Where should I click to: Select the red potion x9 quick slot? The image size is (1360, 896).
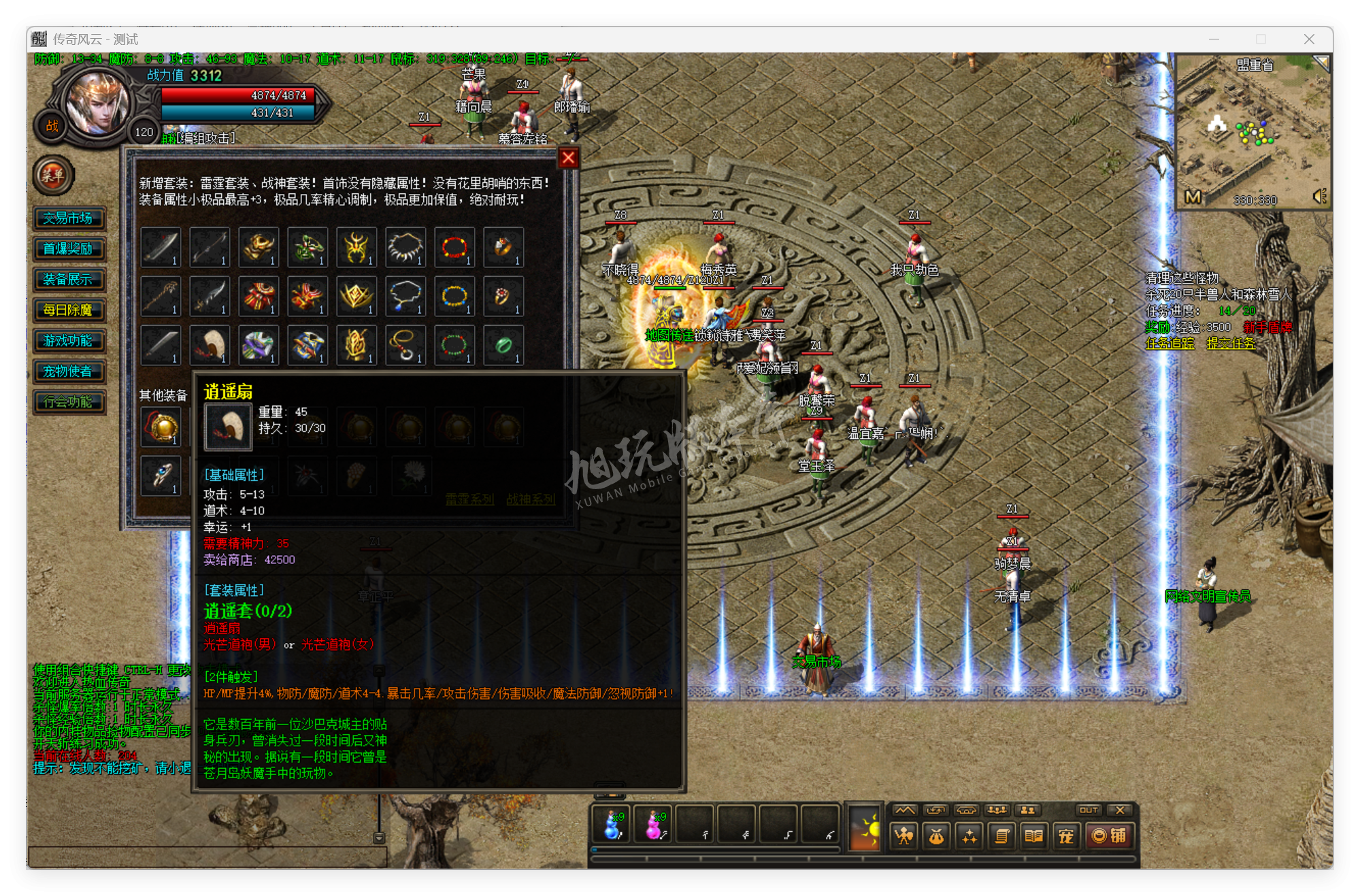pyautogui.click(x=653, y=826)
